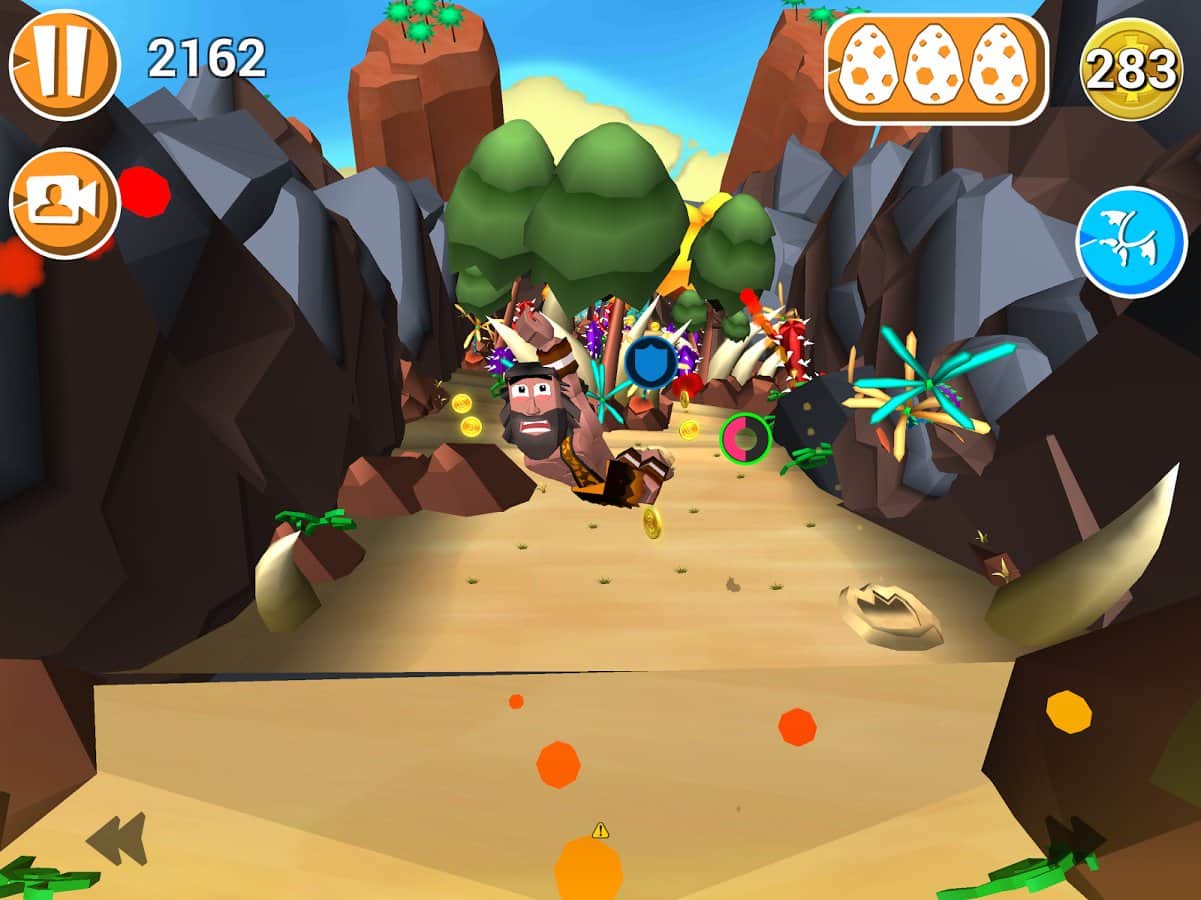Activate the blue dragon wing ability
Viewport: 1201px width, 900px height.
tap(1131, 242)
